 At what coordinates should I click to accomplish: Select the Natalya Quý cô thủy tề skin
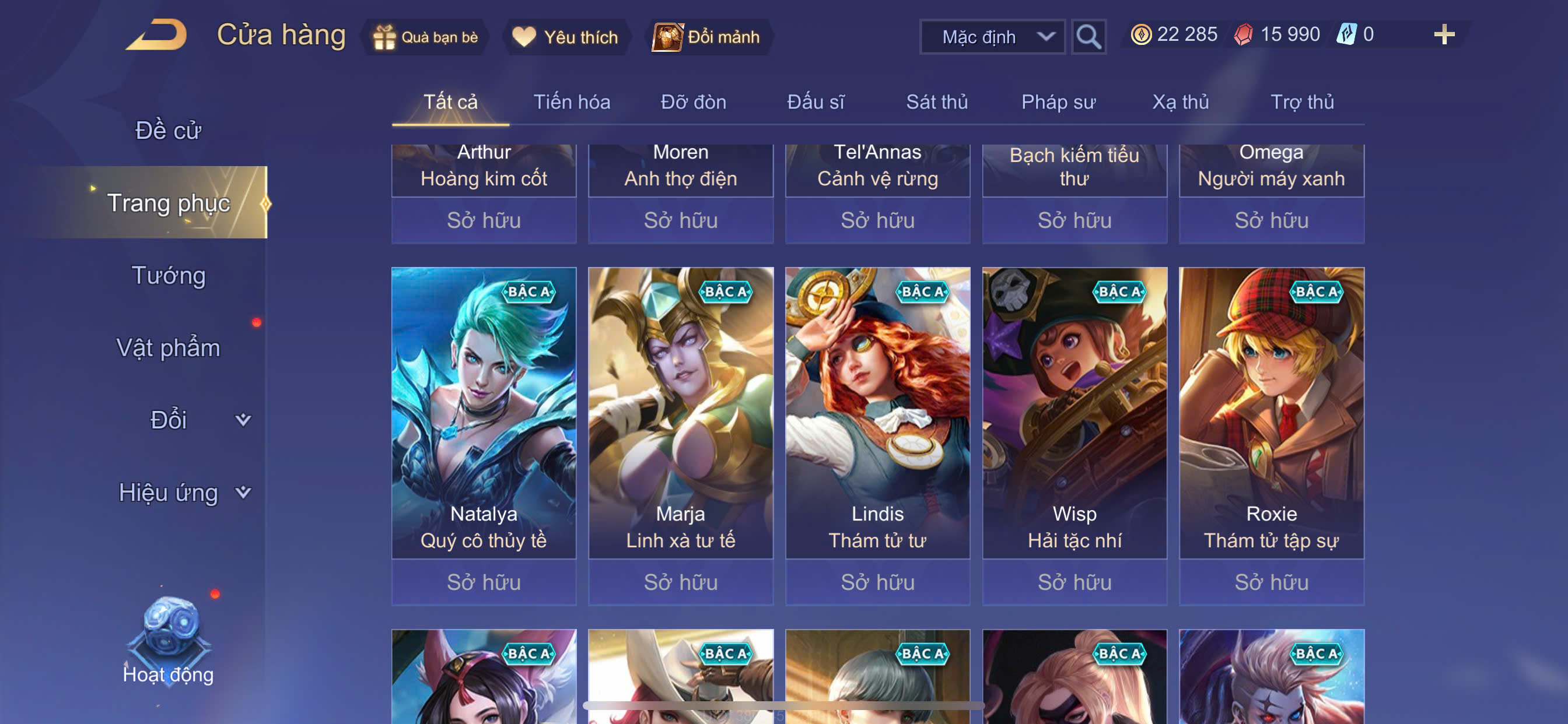coord(484,413)
